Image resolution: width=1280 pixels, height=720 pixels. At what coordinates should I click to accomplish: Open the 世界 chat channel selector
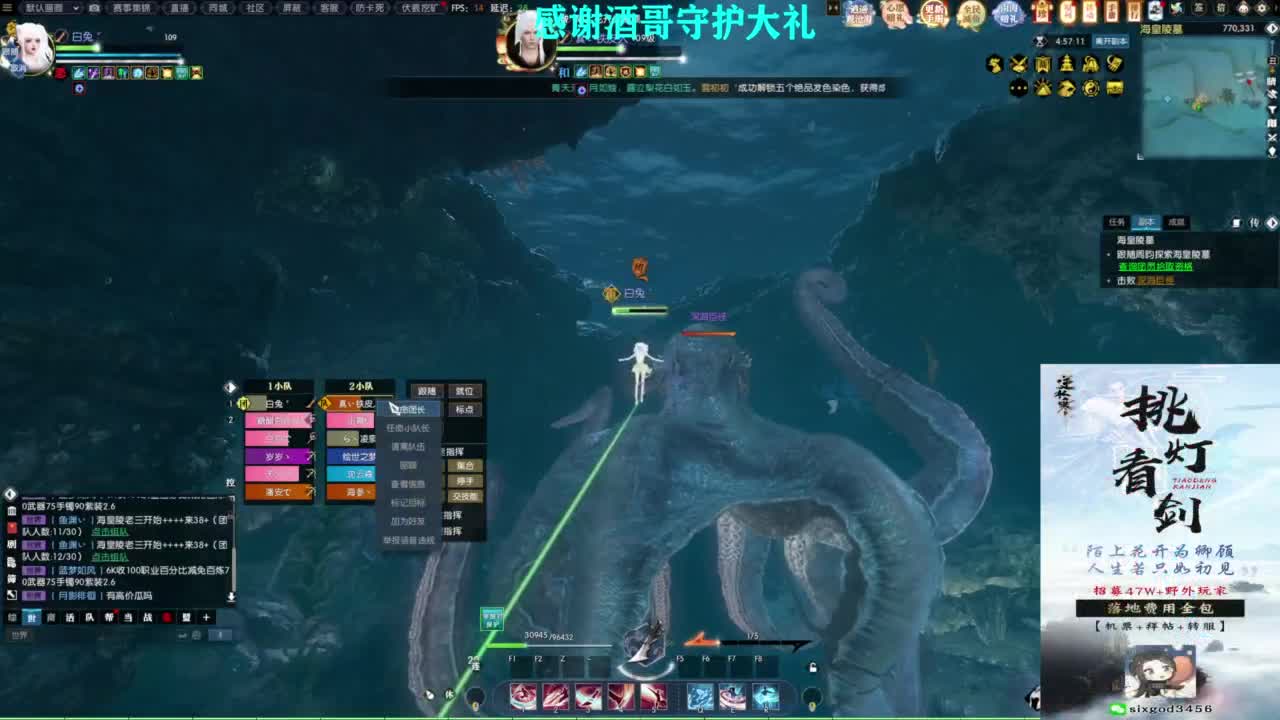pos(18,635)
